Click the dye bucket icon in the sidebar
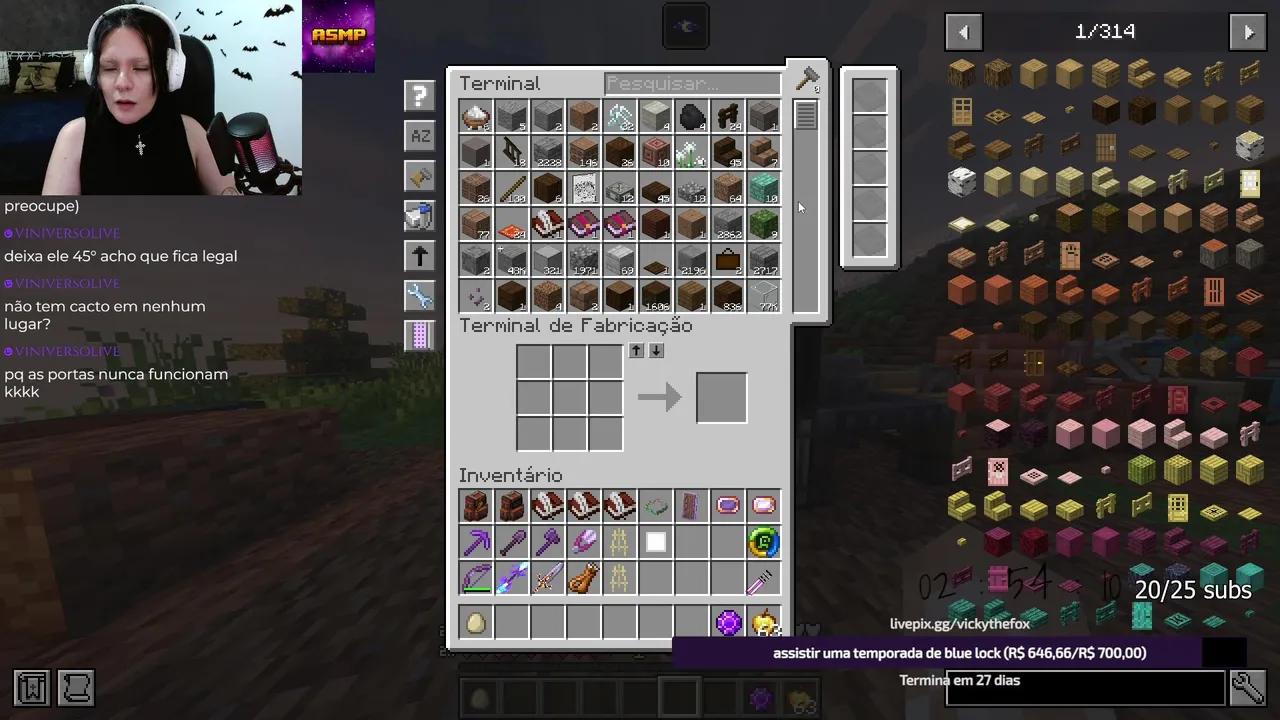The height and width of the screenshot is (720, 1280). (x=419, y=215)
